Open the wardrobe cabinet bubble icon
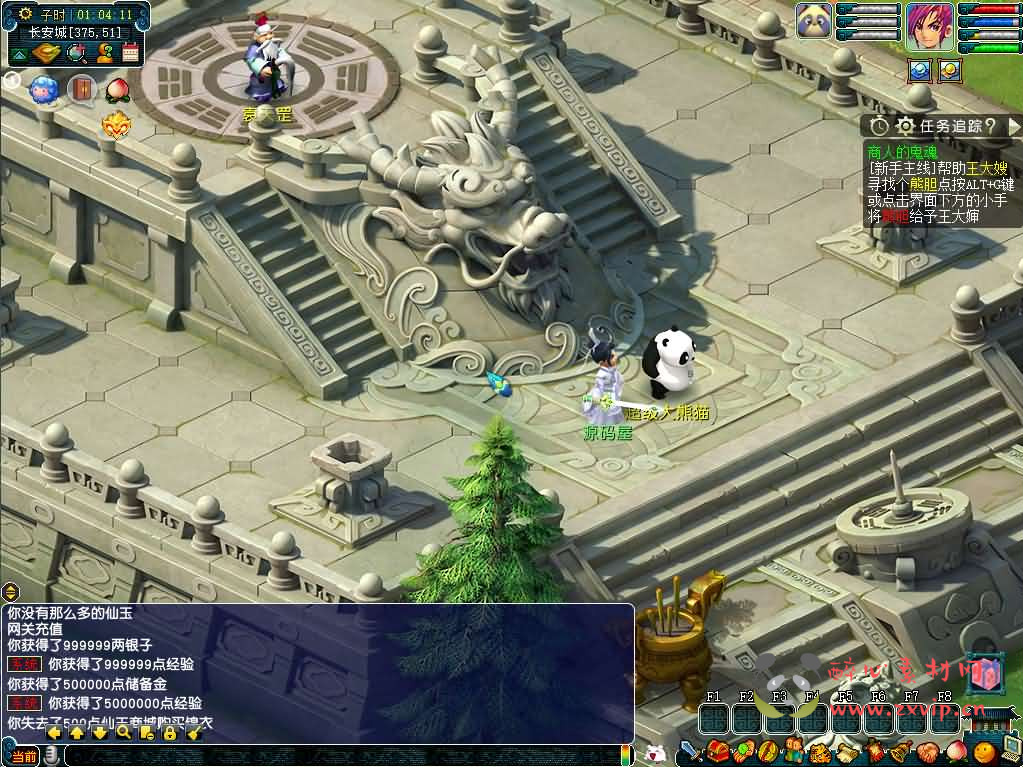This screenshot has height=767, width=1023. (81, 89)
